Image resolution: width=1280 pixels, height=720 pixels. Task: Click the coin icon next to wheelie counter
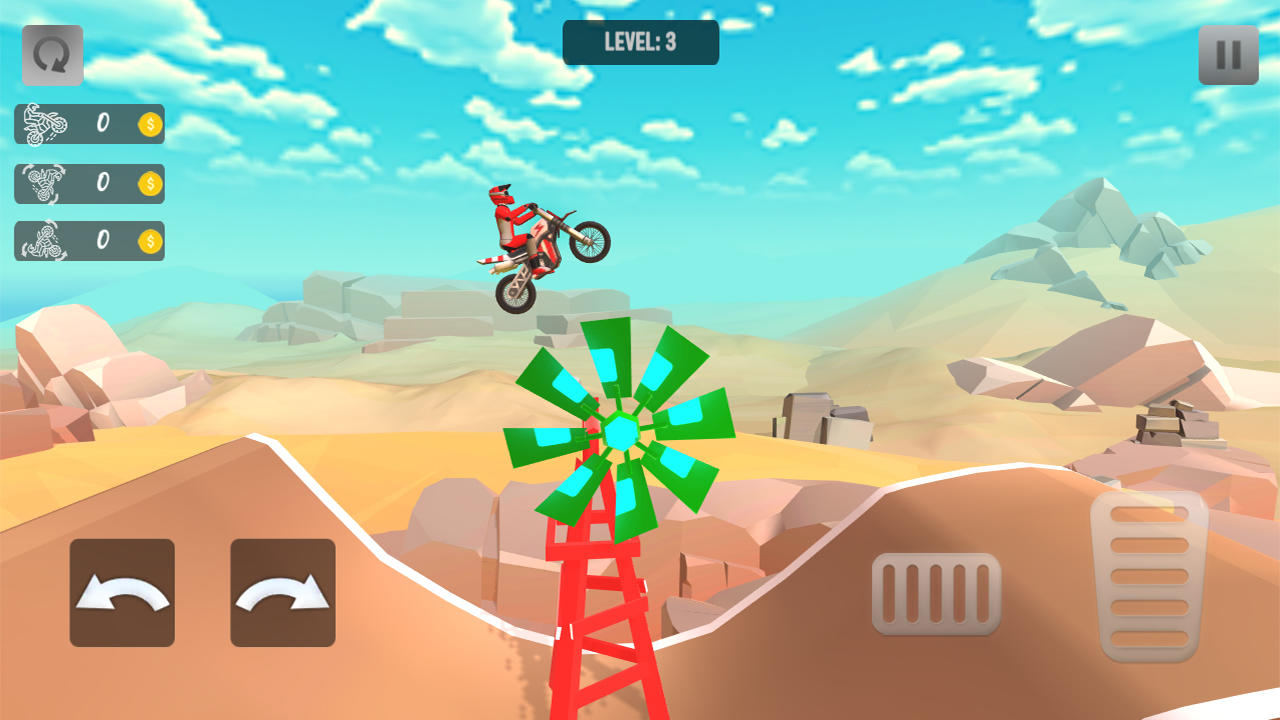(148, 124)
